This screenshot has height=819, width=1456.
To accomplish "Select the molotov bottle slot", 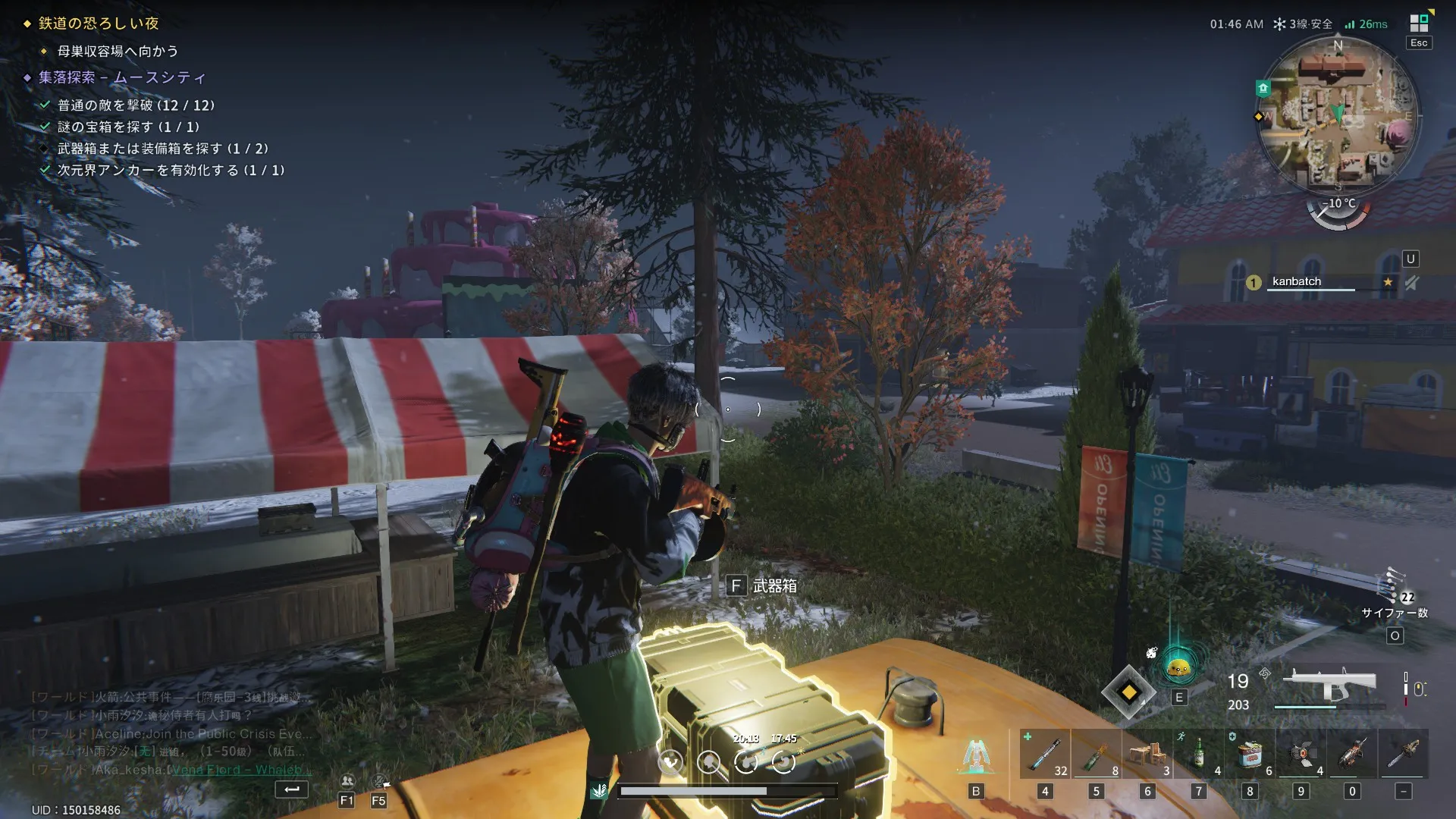I will pos(1096,754).
